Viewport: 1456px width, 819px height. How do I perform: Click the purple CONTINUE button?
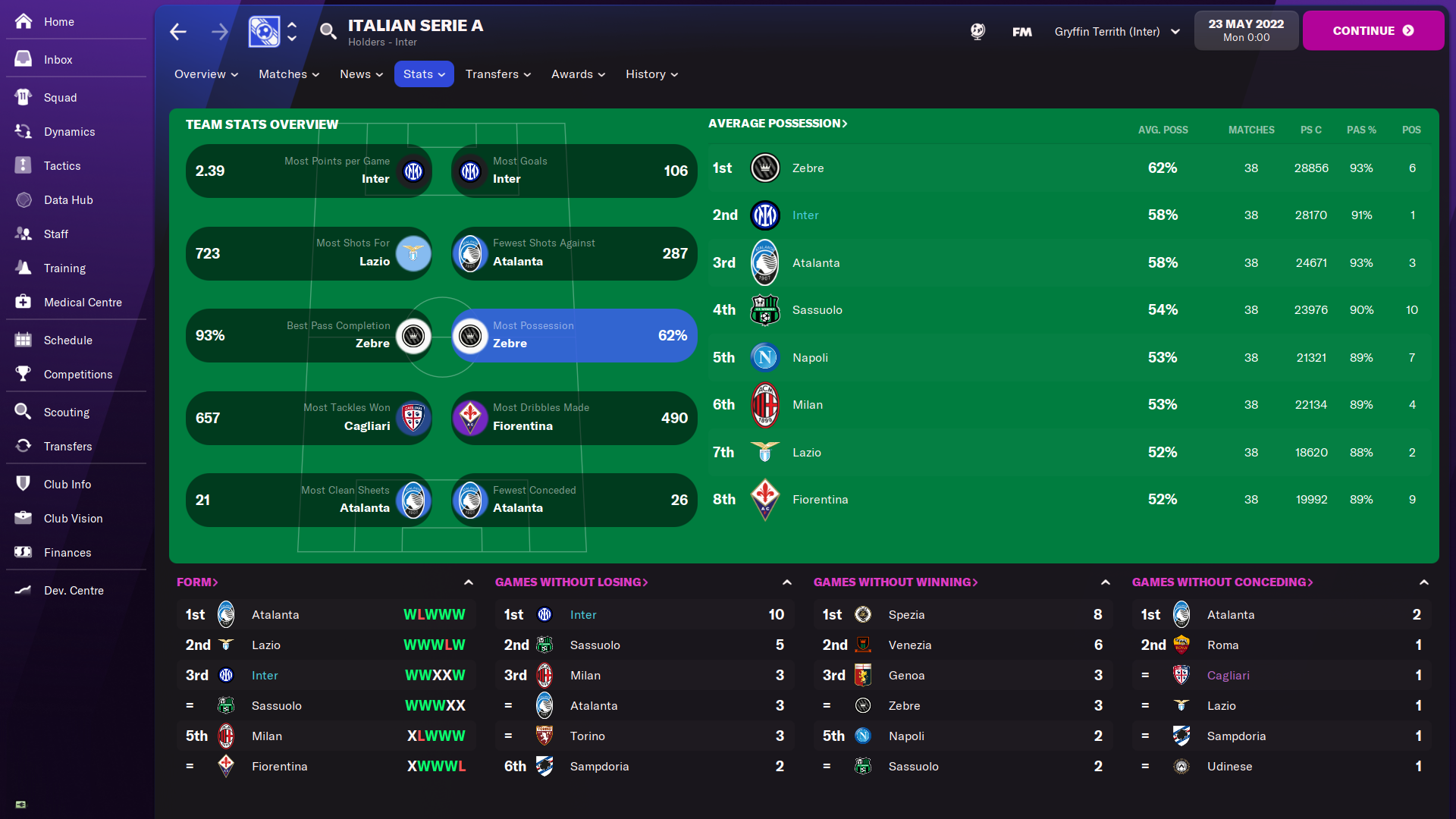(x=1373, y=31)
